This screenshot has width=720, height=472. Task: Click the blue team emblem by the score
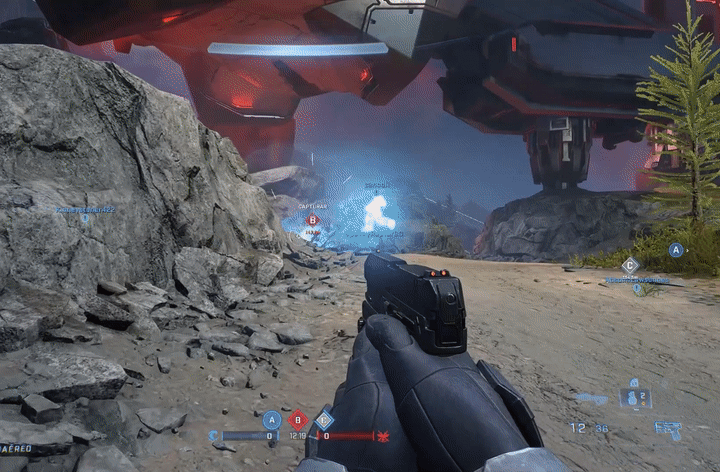click(x=213, y=436)
